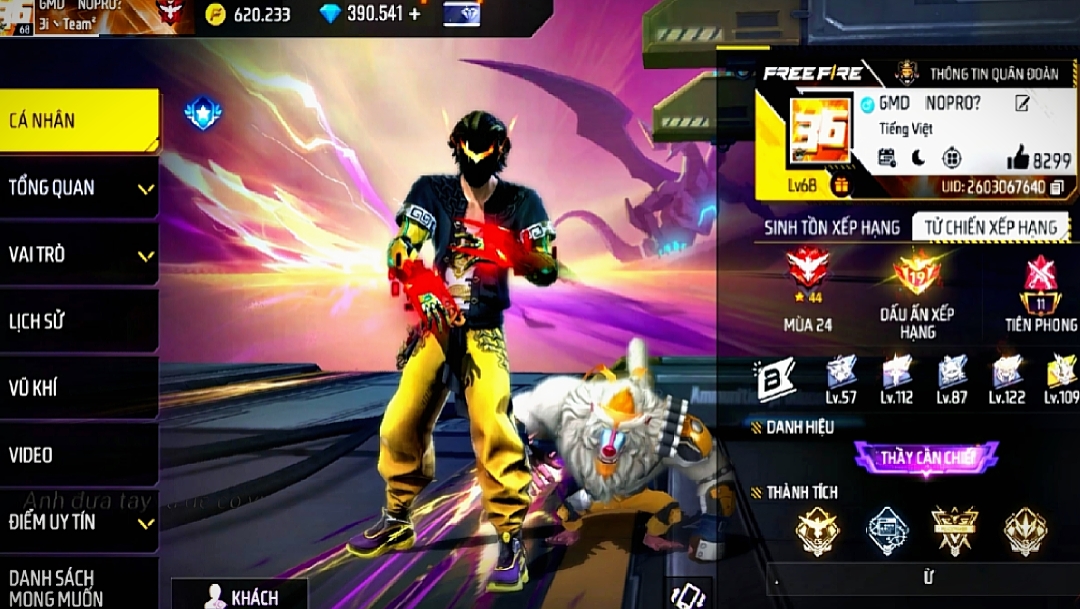The width and height of the screenshot is (1080, 609).
Task: Open Thông Tin Quân Đoàn guild info
Action: [x=976, y=73]
